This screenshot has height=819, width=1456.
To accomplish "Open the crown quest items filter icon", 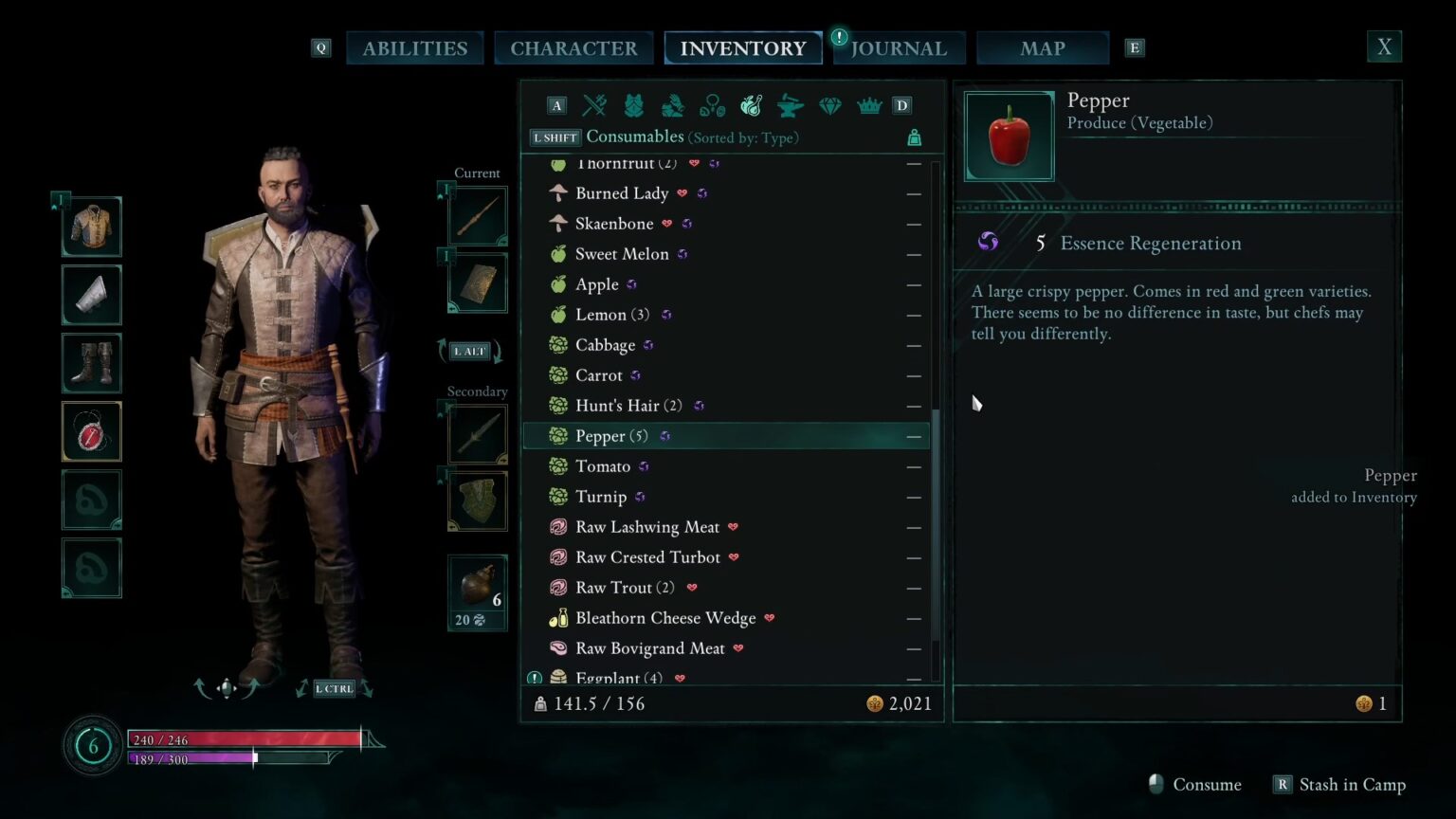I will pyautogui.click(x=869, y=105).
